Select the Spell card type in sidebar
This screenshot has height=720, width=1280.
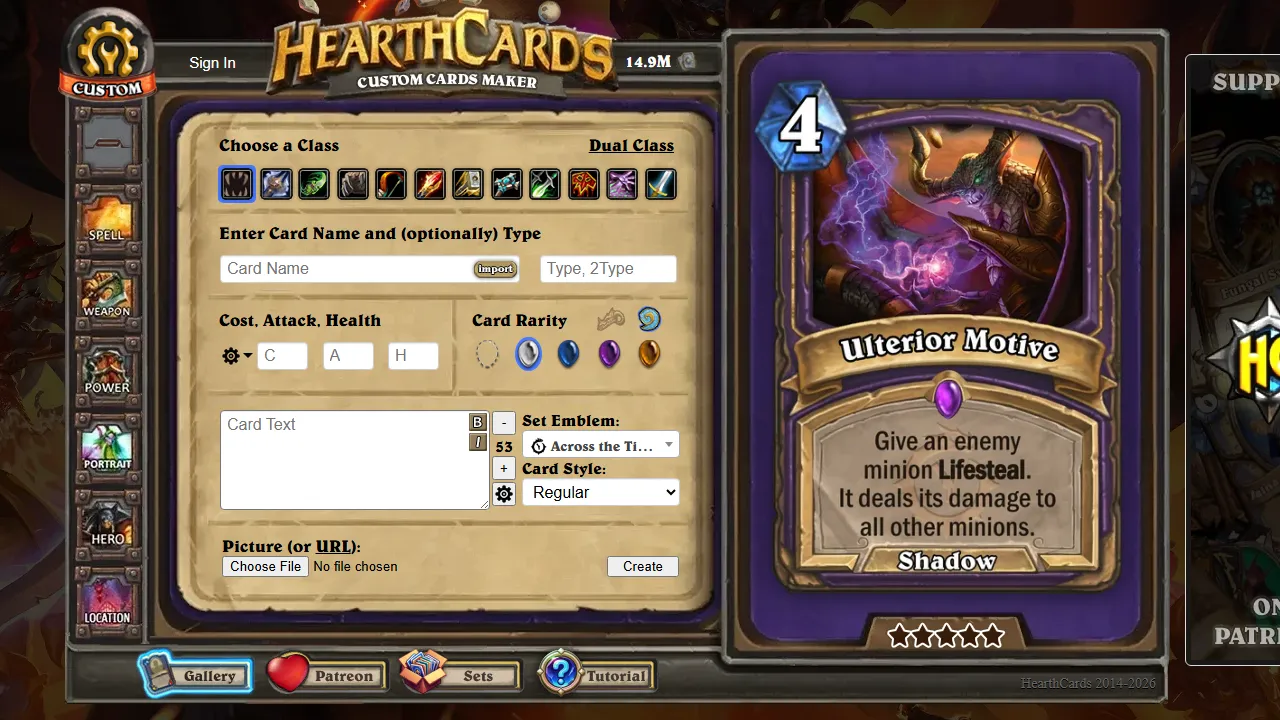click(107, 216)
